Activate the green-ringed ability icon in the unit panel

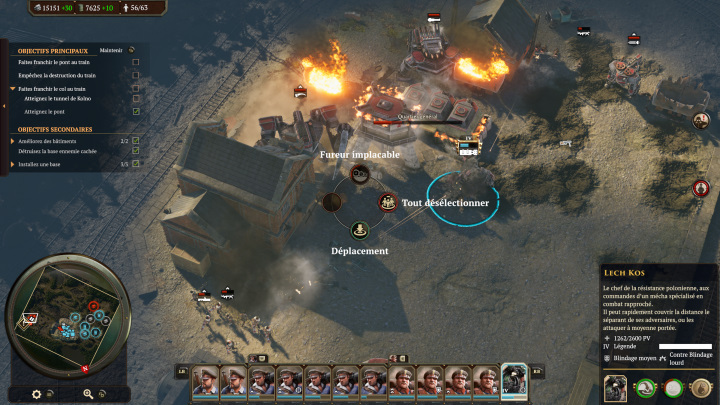[x=647, y=387]
